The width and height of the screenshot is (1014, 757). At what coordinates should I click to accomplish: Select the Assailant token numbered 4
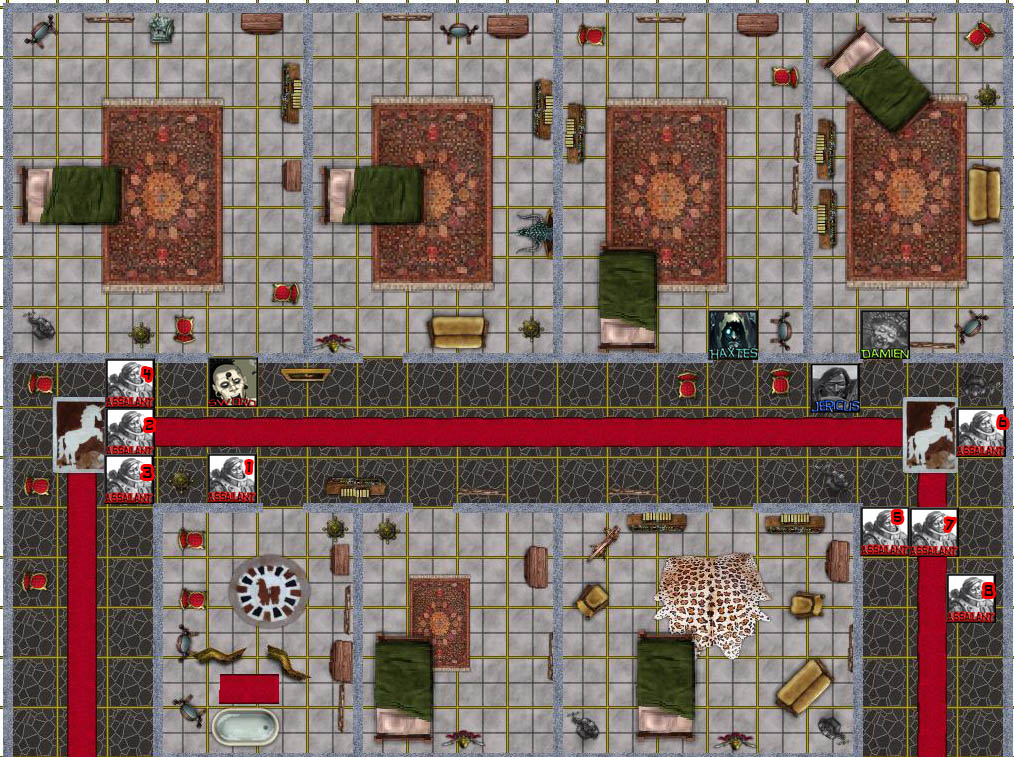pyautogui.click(x=130, y=384)
